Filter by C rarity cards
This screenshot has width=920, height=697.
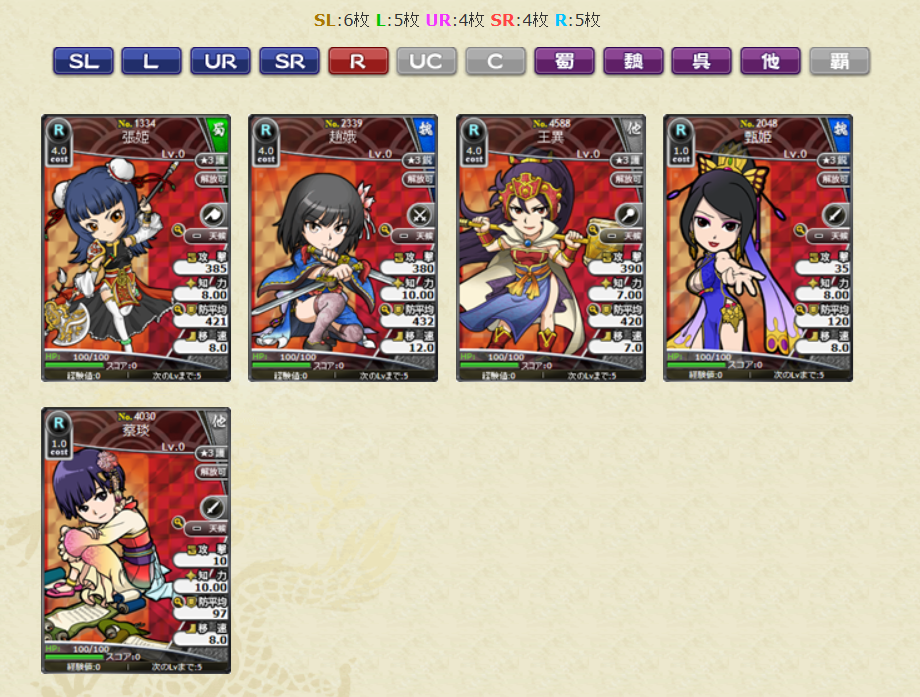point(495,61)
